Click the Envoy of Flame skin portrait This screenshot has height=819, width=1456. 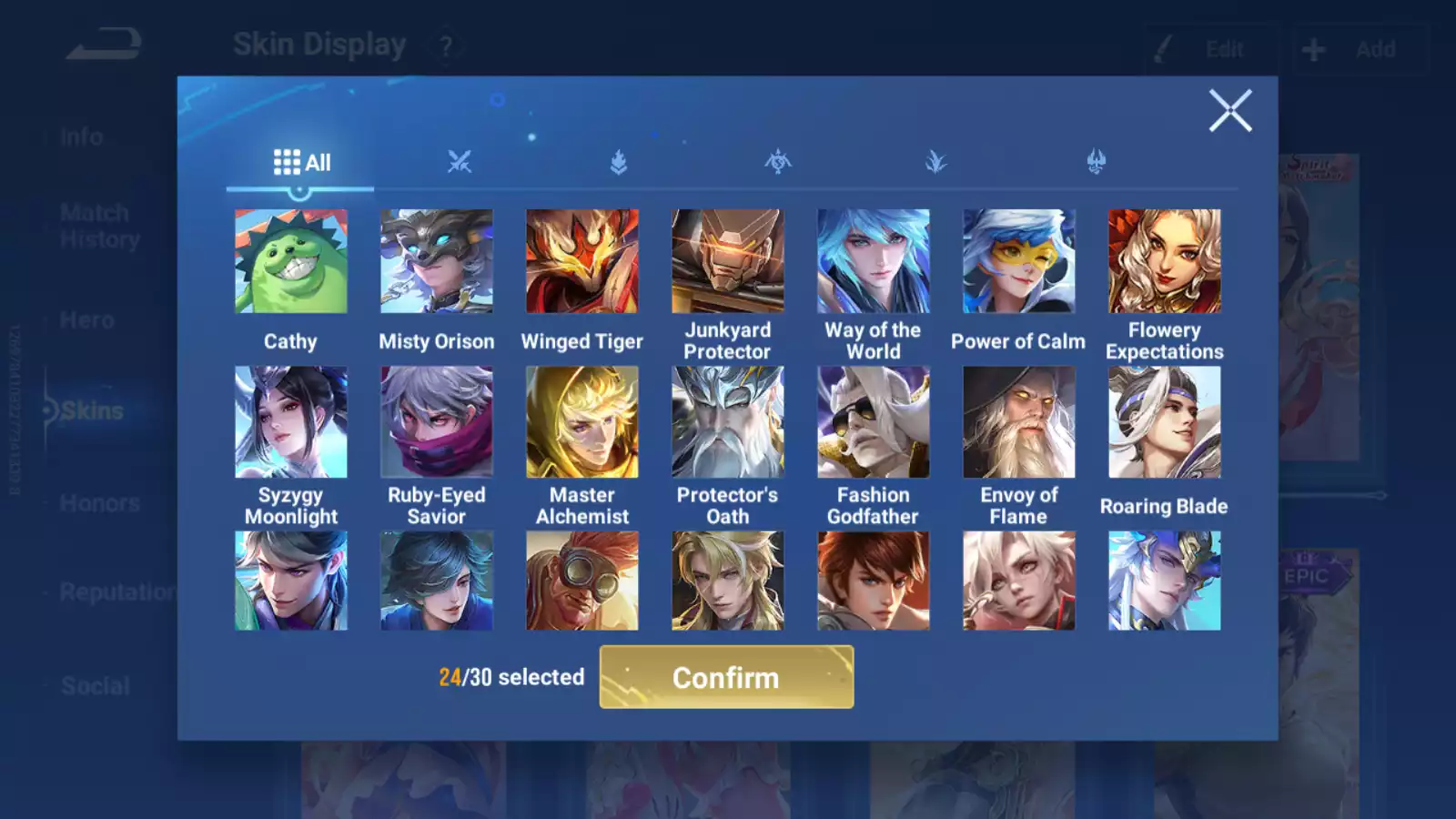(x=1018, y=421)
